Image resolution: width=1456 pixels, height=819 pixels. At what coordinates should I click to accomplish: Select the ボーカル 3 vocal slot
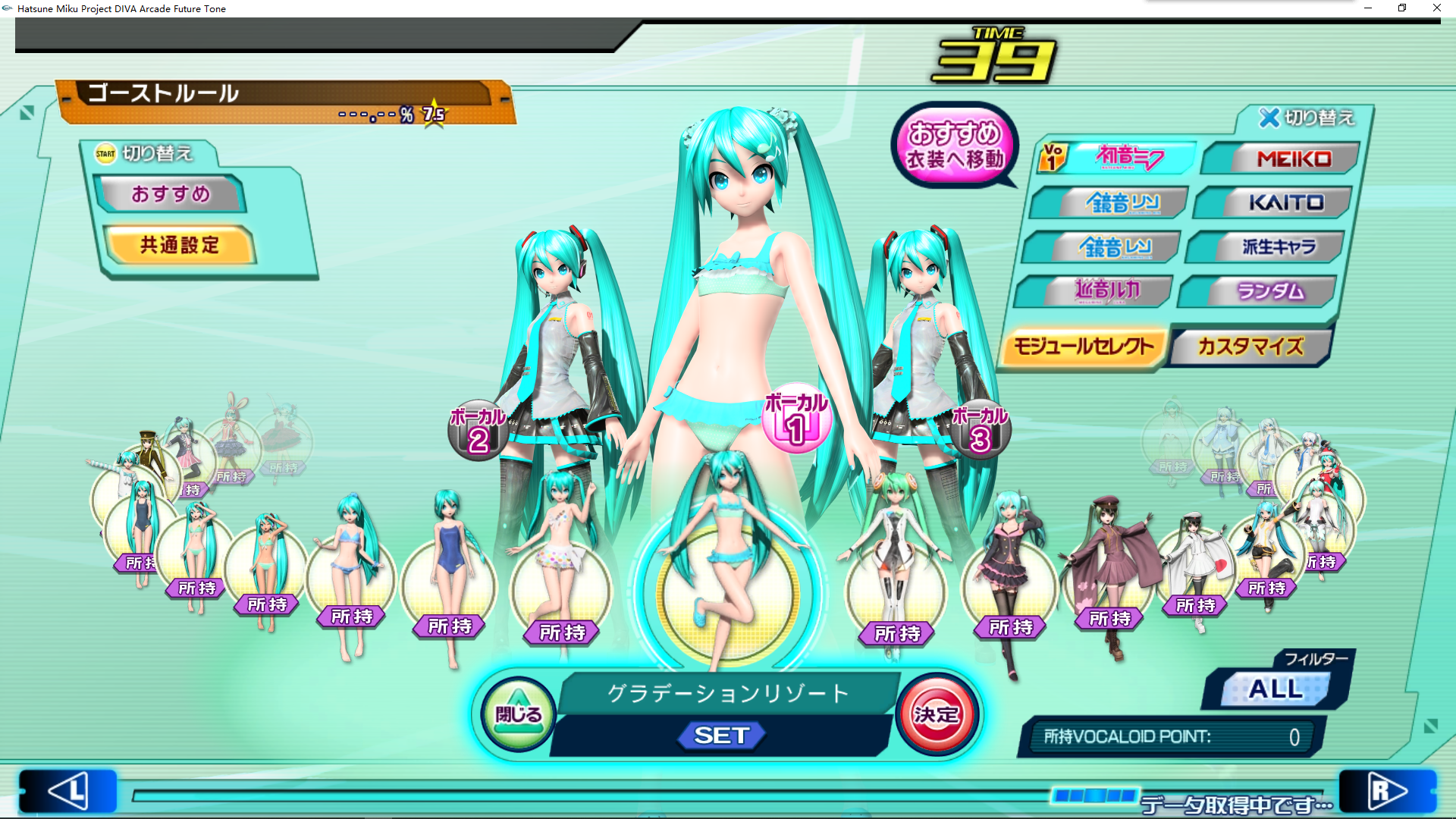pos(980,430)
